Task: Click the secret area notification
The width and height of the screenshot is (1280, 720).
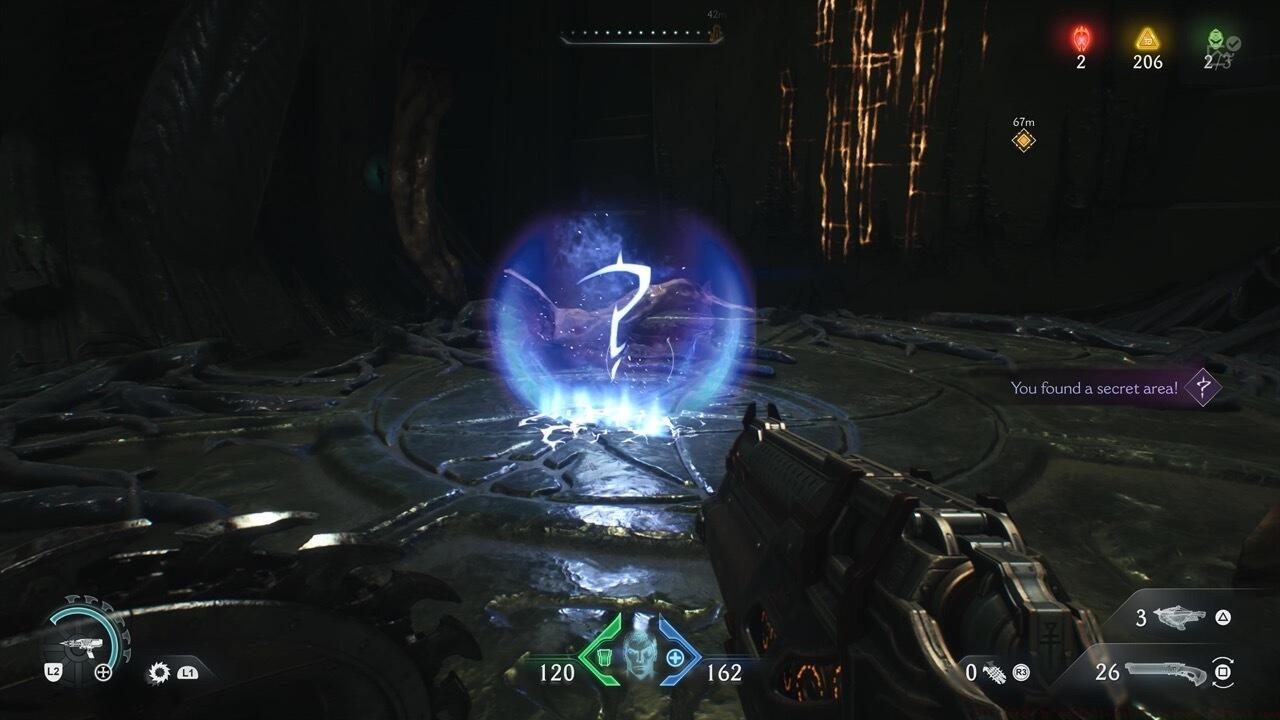Action: 1112,388
